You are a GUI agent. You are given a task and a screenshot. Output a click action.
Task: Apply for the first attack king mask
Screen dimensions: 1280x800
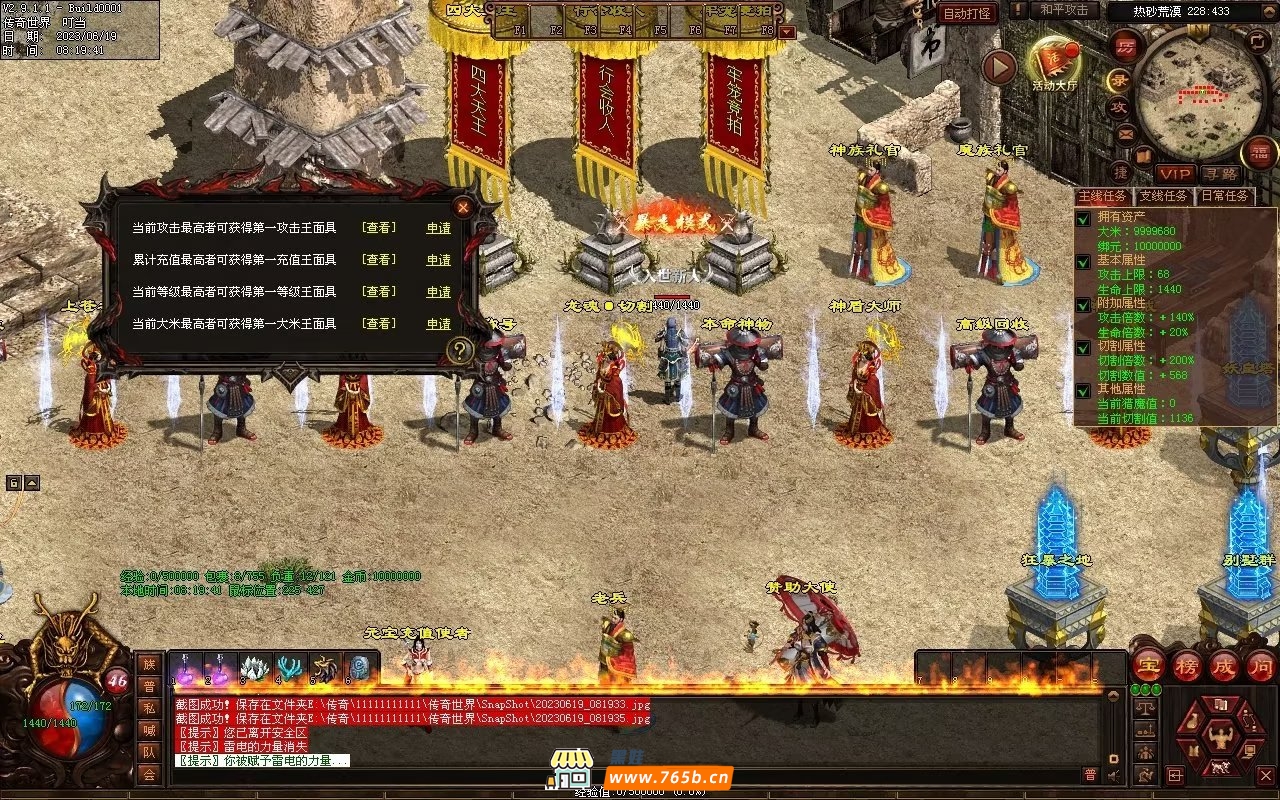[x=438, y=228]
